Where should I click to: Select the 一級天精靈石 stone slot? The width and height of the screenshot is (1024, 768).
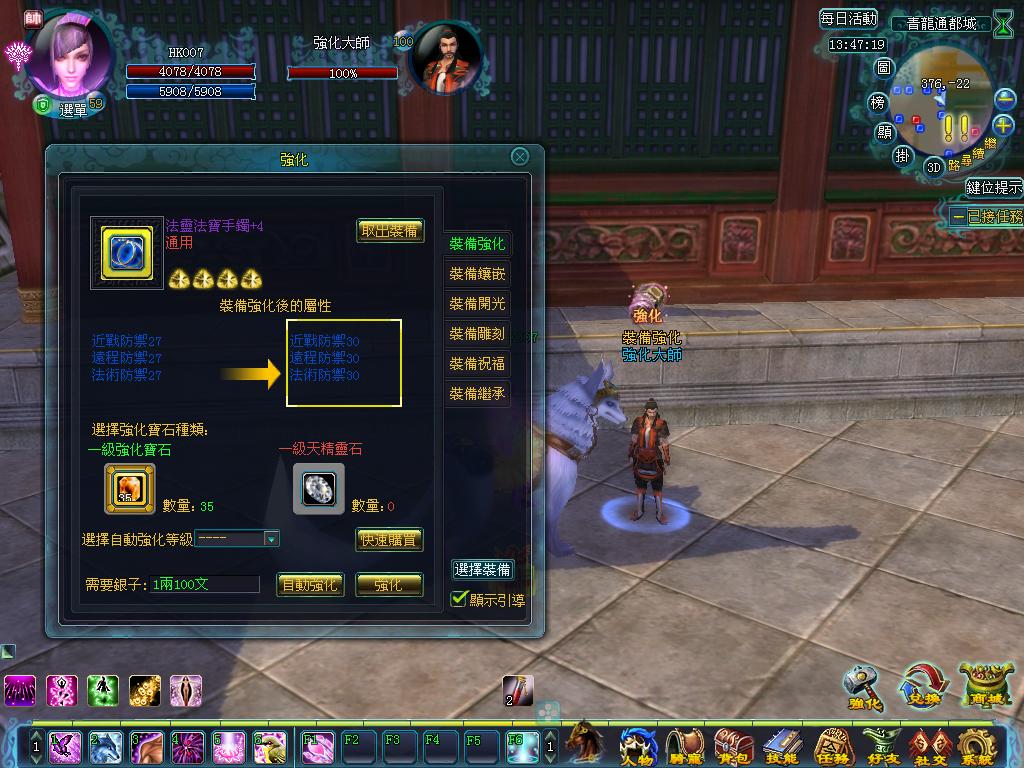(x=318, y=489)
